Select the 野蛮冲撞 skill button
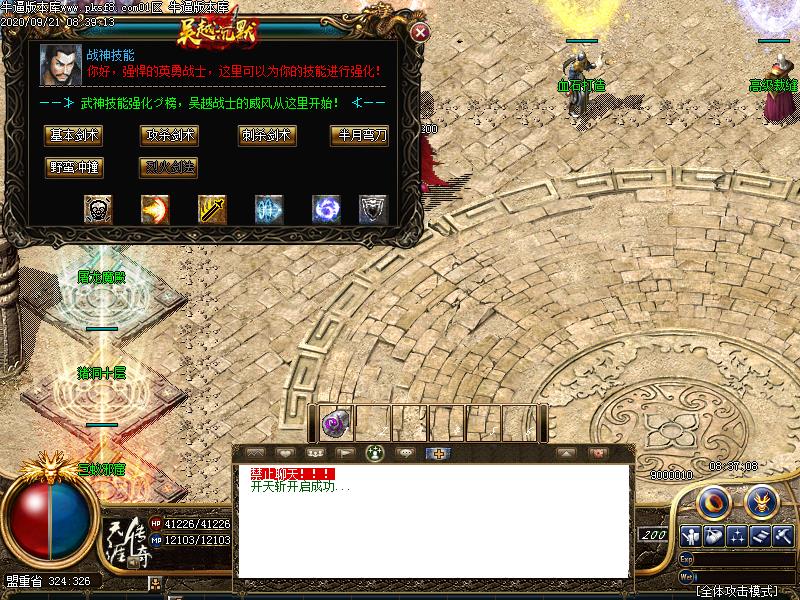This screenshot has width=800, height=600. point(75,167)
